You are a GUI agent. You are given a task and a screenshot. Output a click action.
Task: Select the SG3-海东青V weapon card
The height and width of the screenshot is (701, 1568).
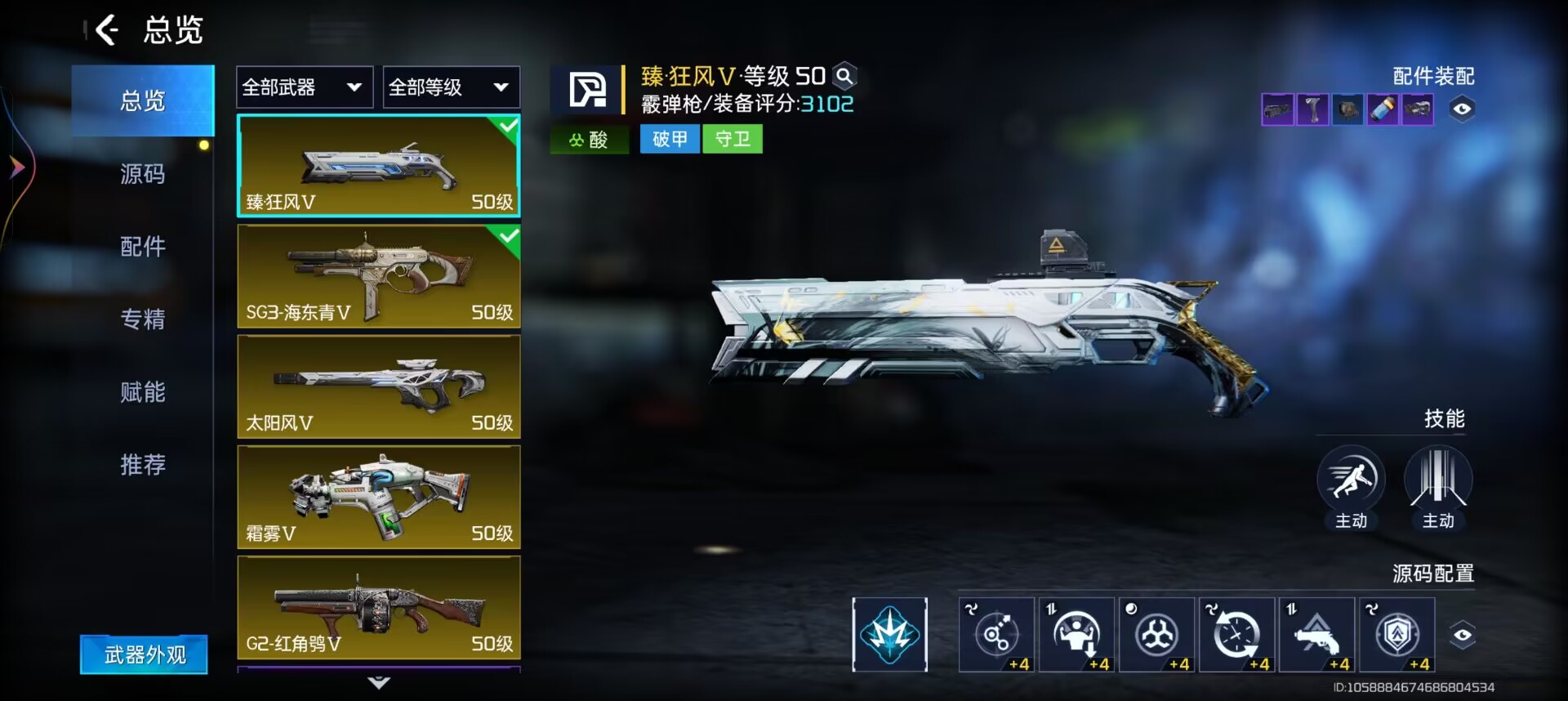tap(379, 276)
